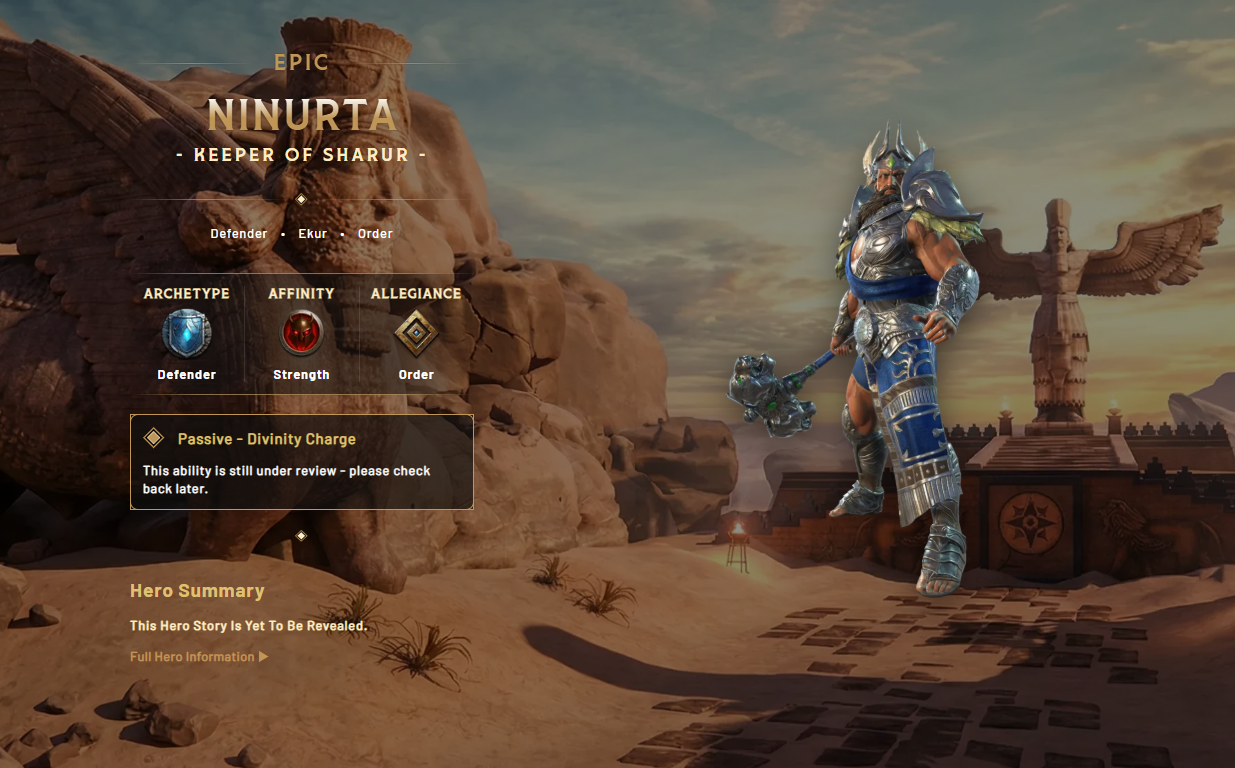Image resolution: width=1235 pixels, height=768 pixels.
Task: Choose the Order allegiance diamond icon
Action: point(416,333)
